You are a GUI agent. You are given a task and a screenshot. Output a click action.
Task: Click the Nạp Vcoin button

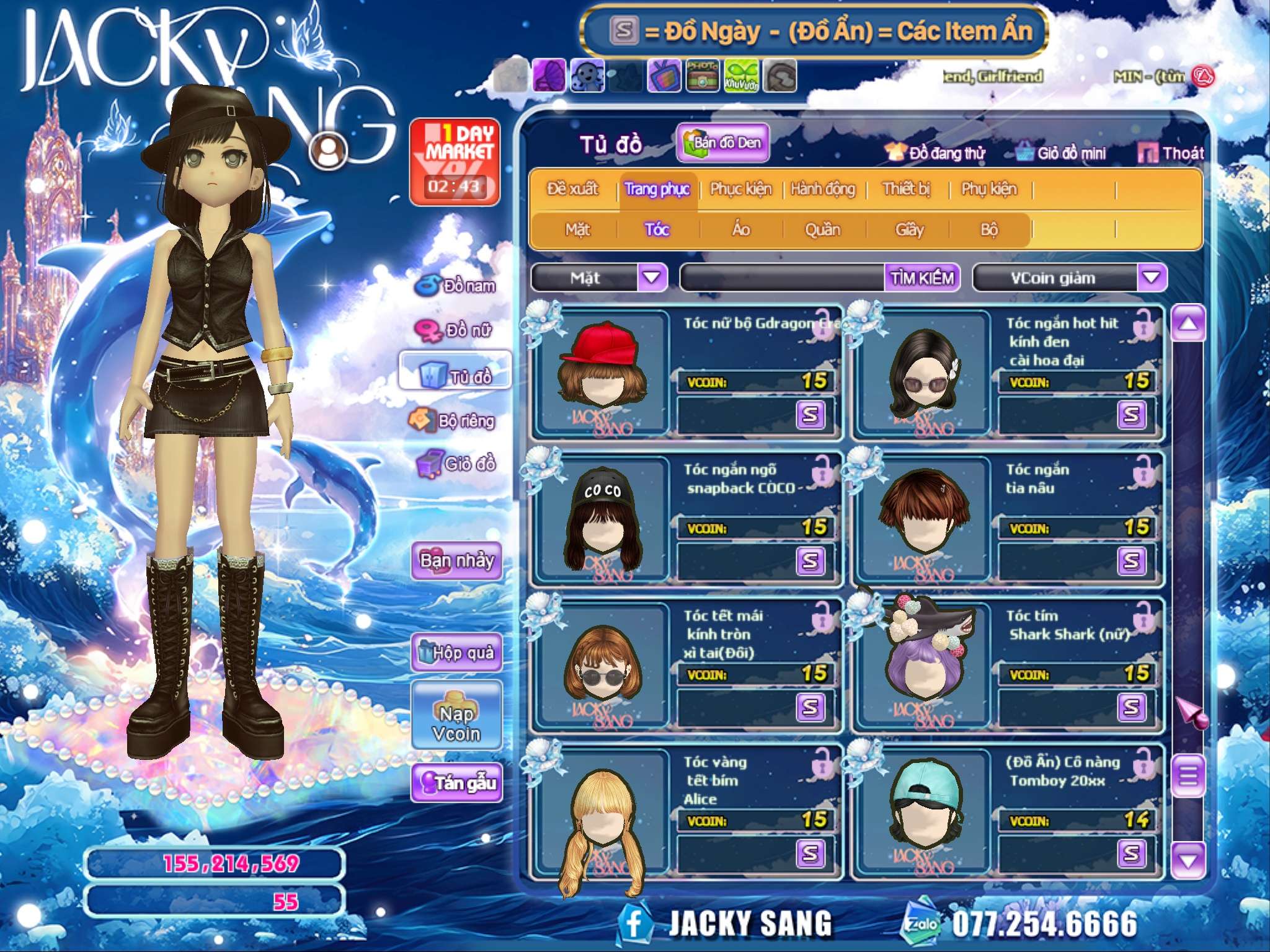tap(456, 723)
